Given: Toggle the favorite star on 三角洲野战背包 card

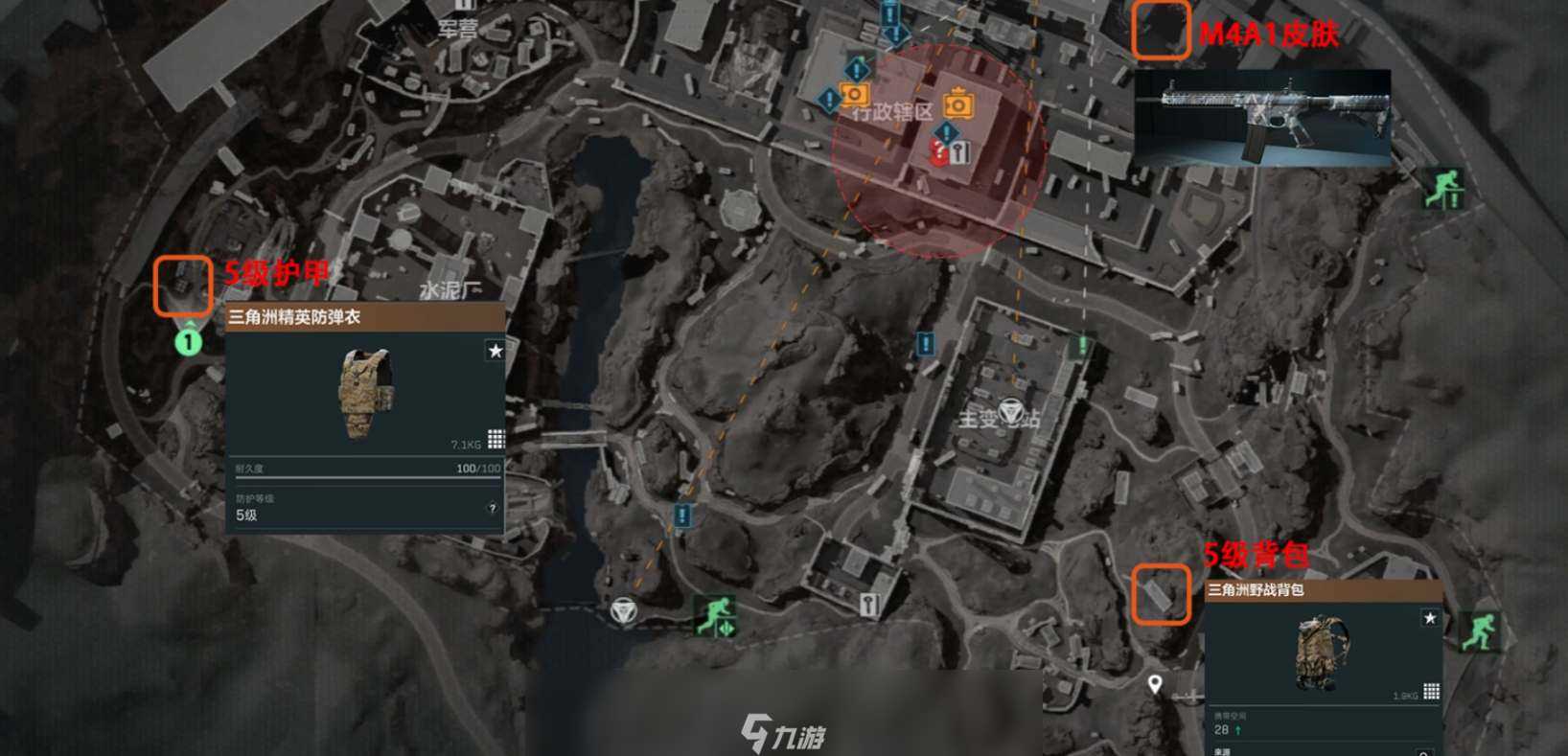Looking at the screenshot, I should pos(1430,618).
